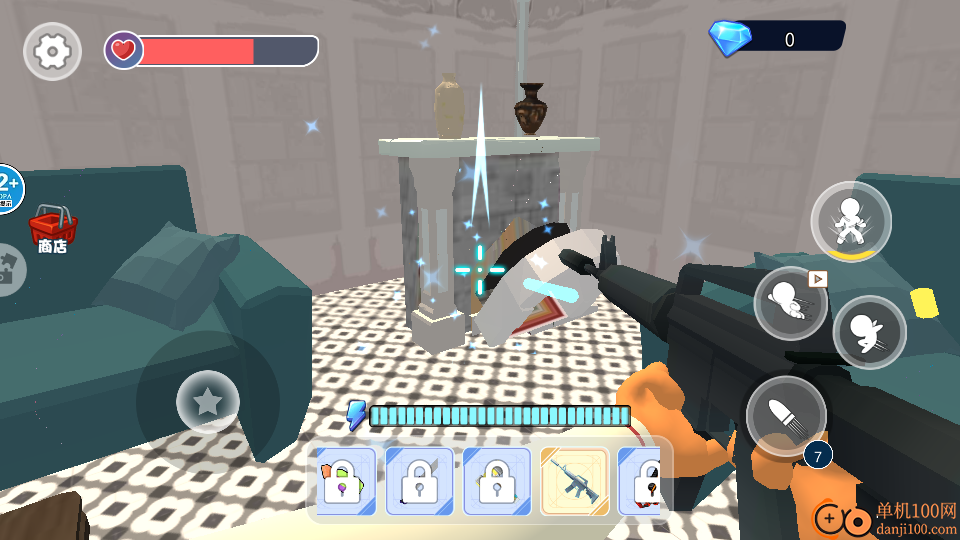Image resolution: width=960 pixels, height=540 pixels.
Task: Trigger the dash sprint skill button
Action: (x=869, y=332)
